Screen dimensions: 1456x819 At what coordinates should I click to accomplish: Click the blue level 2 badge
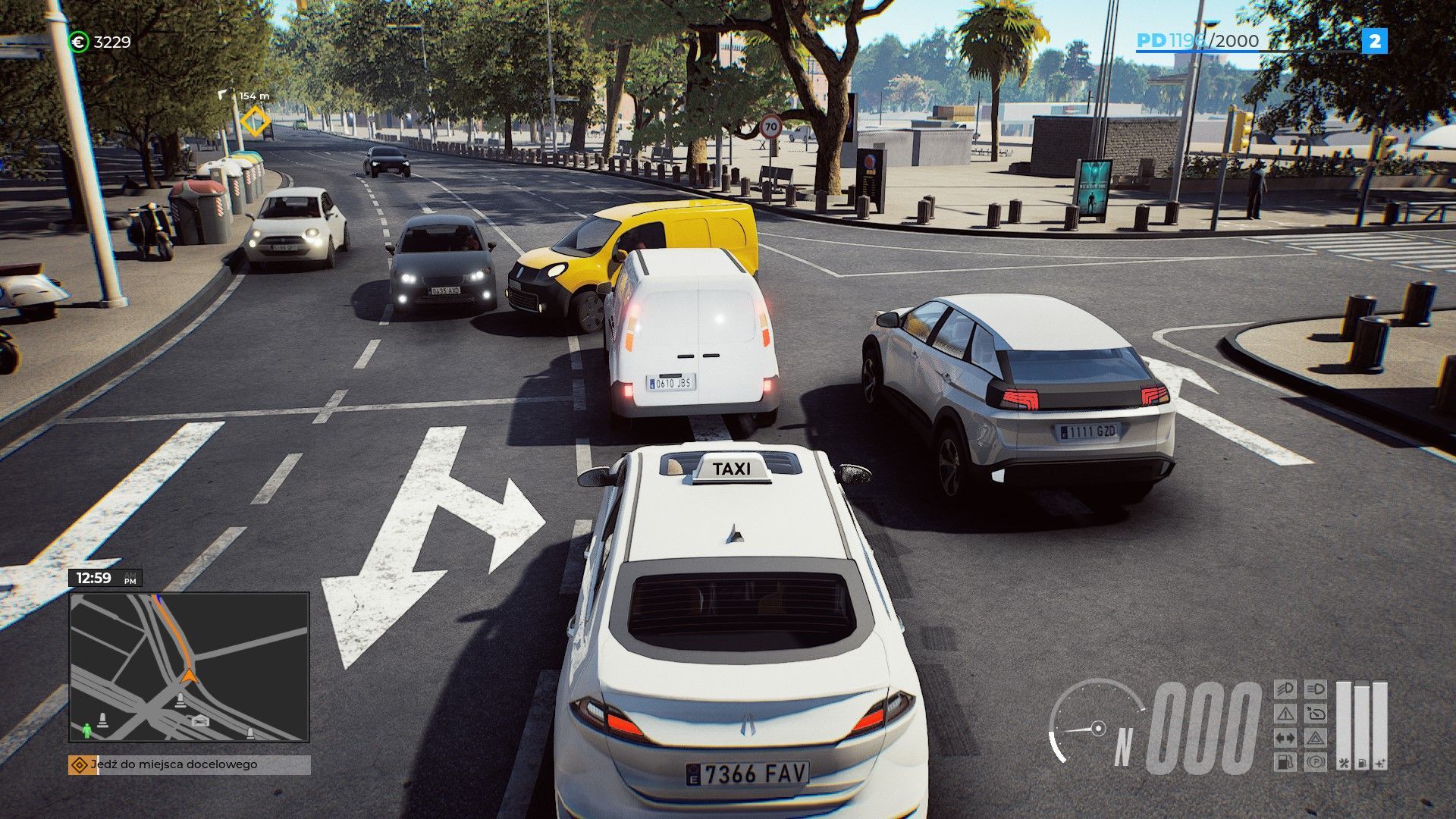1375,41
